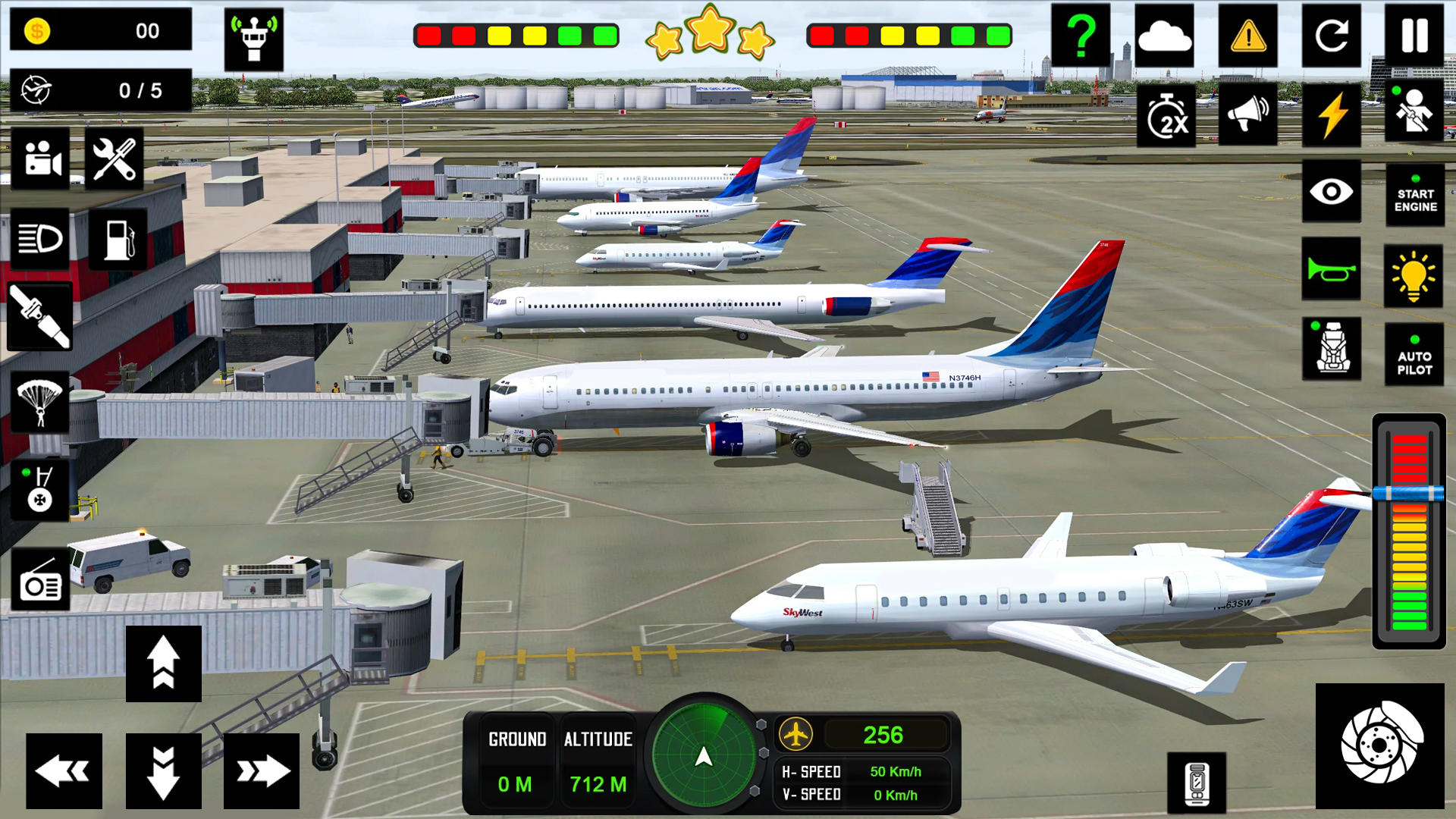Enable the cabin lights bulb toggle
Image resolution: width=1456 pixels, height=819 pixels.
1413,277
